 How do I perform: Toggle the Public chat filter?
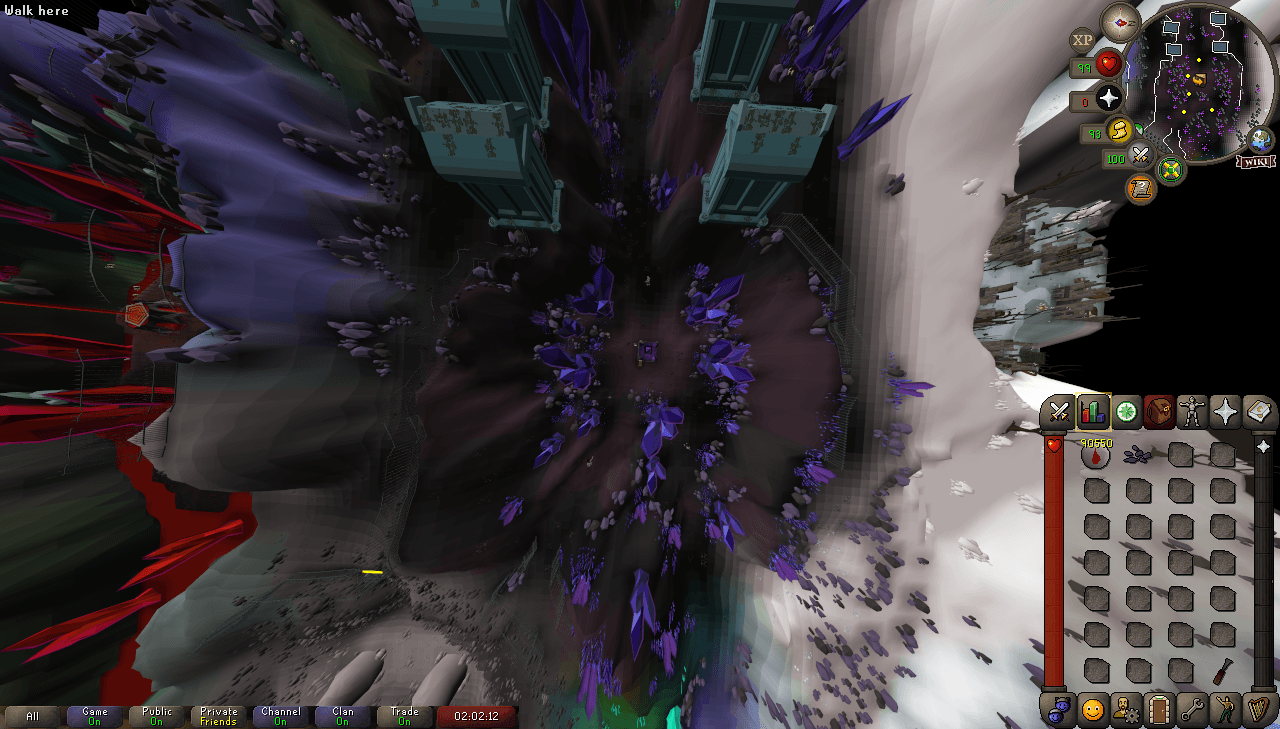[x=157, y=716]
